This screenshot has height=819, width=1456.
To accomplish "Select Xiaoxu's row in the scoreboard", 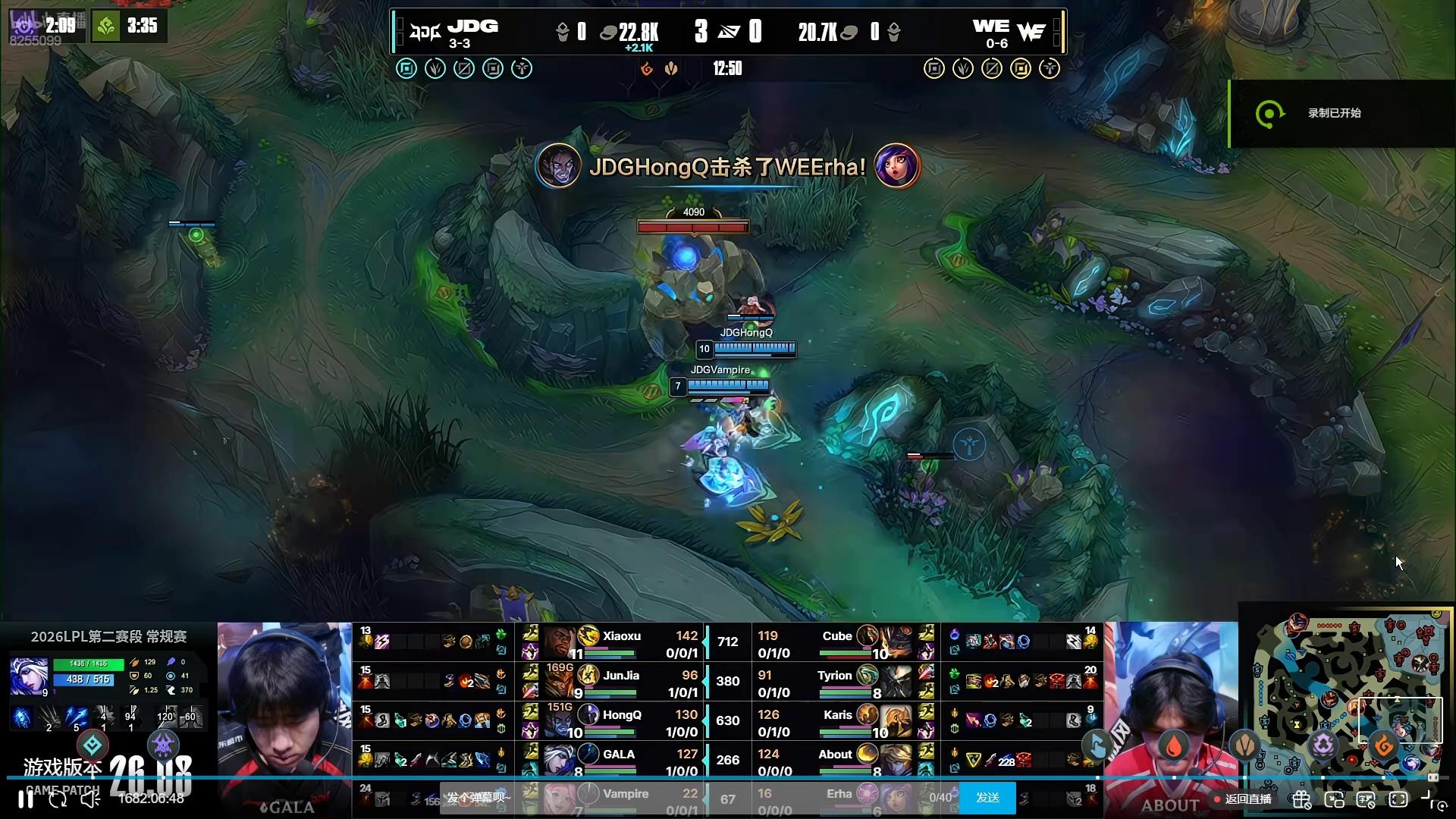I will (x=614, y=643).
